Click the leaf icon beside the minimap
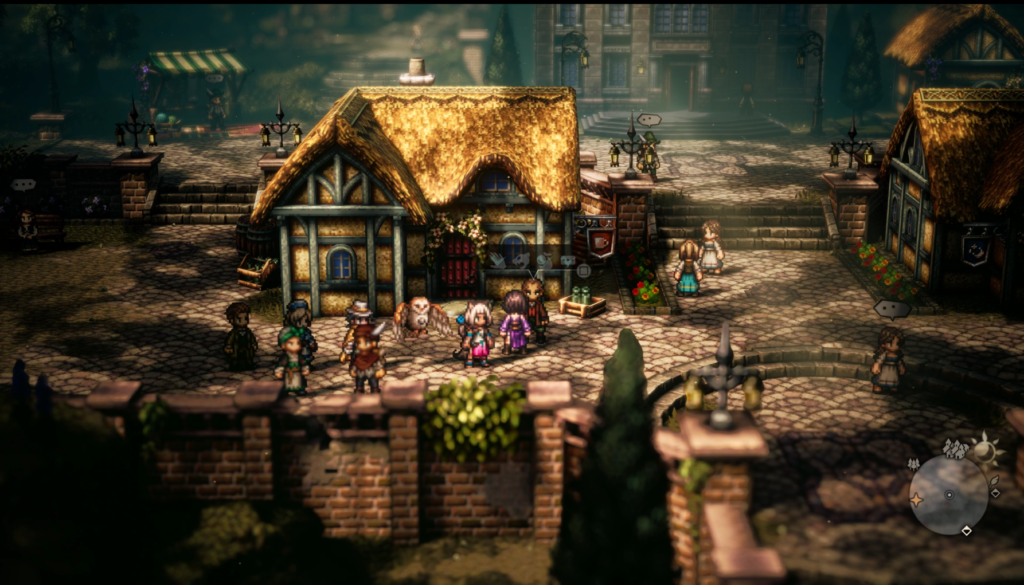The width and height of the screenshot is (1024, 585). [x=994, y=480]
